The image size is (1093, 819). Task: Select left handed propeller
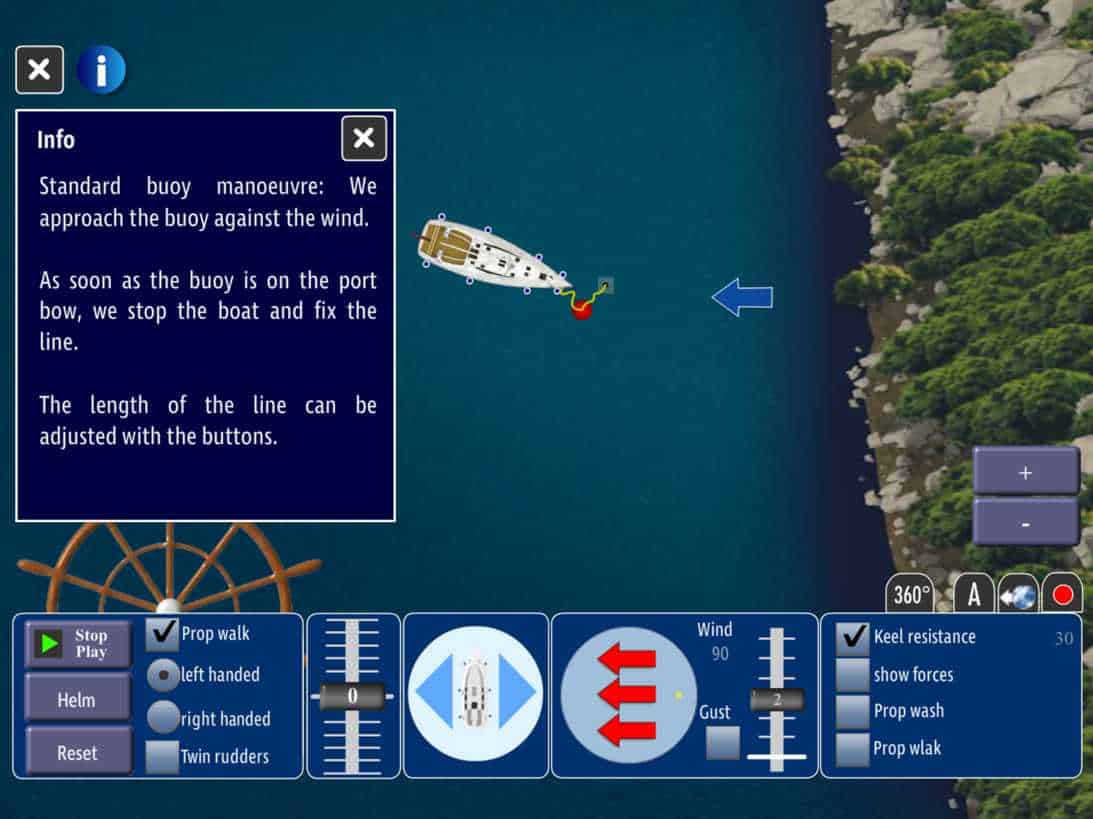163,675
